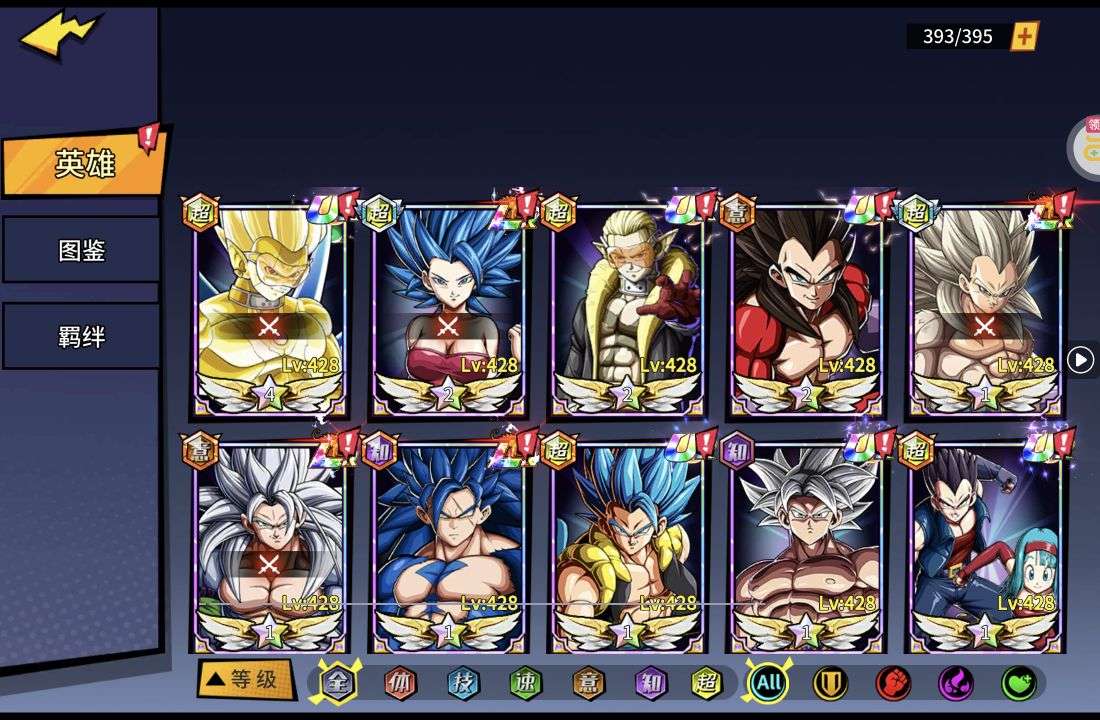
Task: Open the 英雄 heroes tab
Action: [84, 163]
